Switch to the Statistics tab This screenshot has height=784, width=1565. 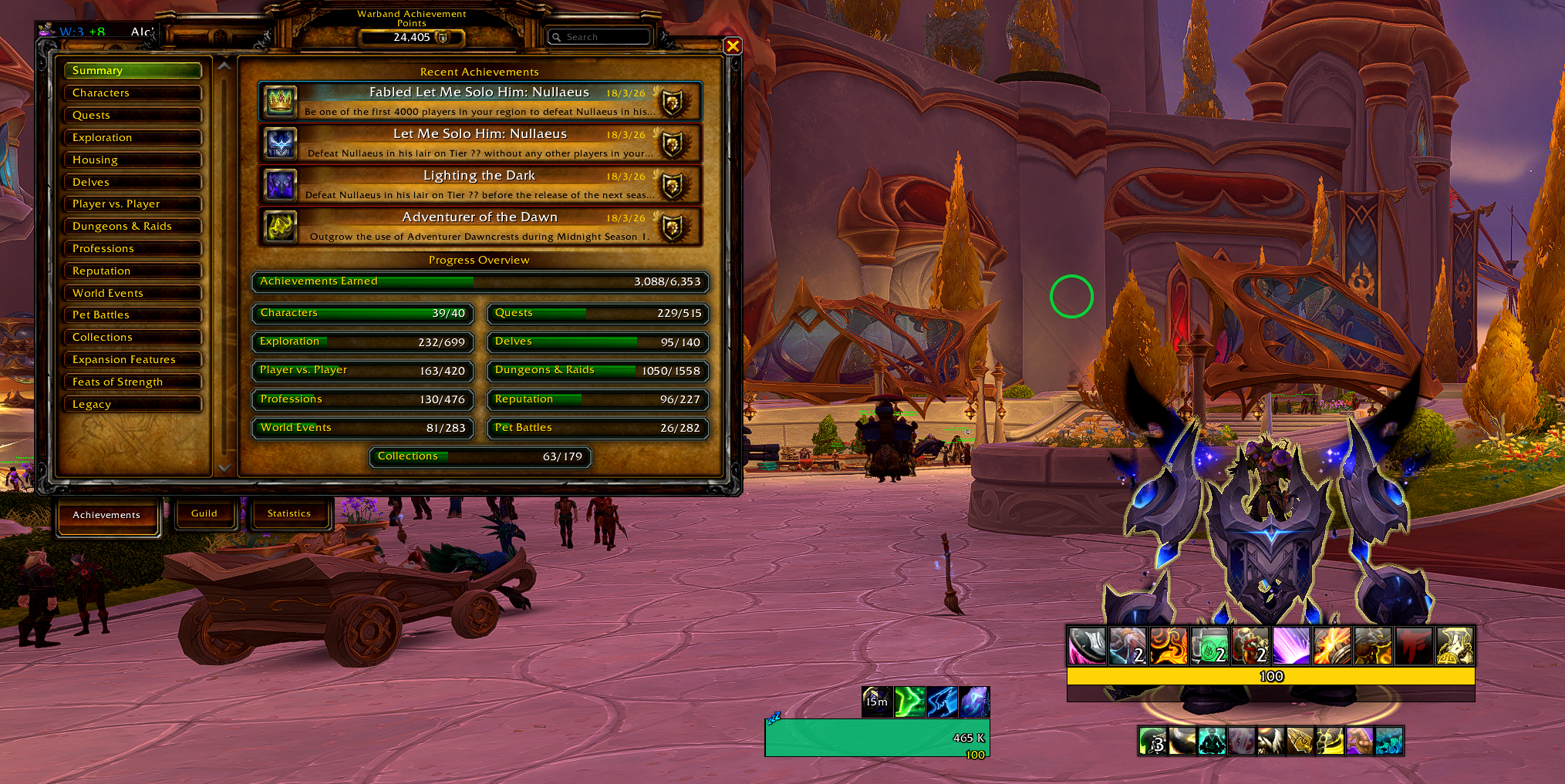tap(289, 513)
